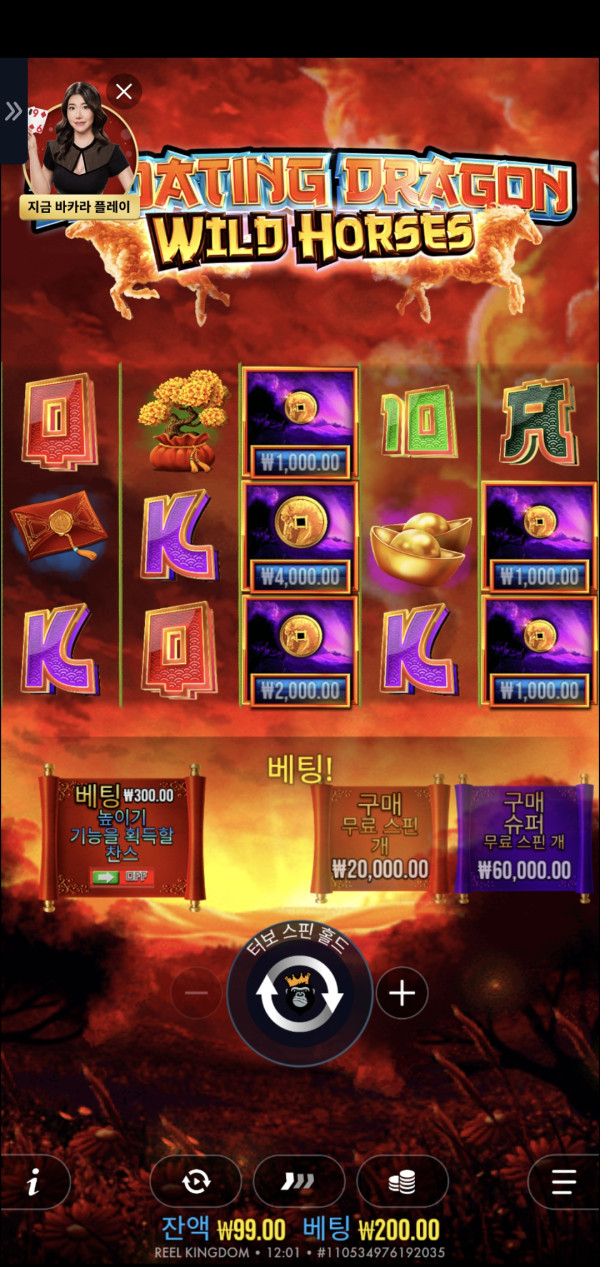Increase the bet with the plus button
The height and width of the screenshot is (1267, 600).
(402, 993)
